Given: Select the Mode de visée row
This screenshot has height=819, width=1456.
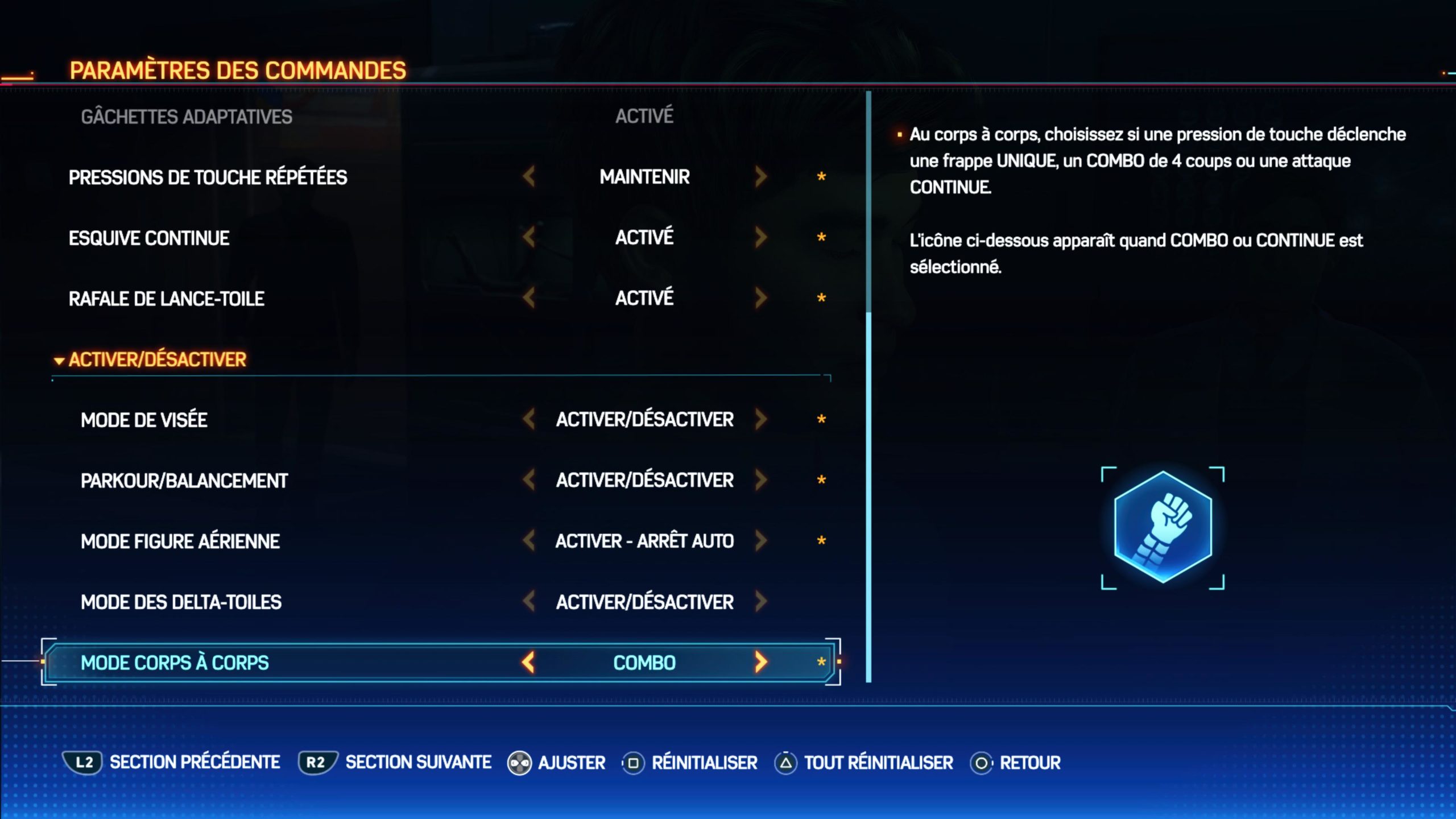Looking at the screenshot, I should [144, 420].
